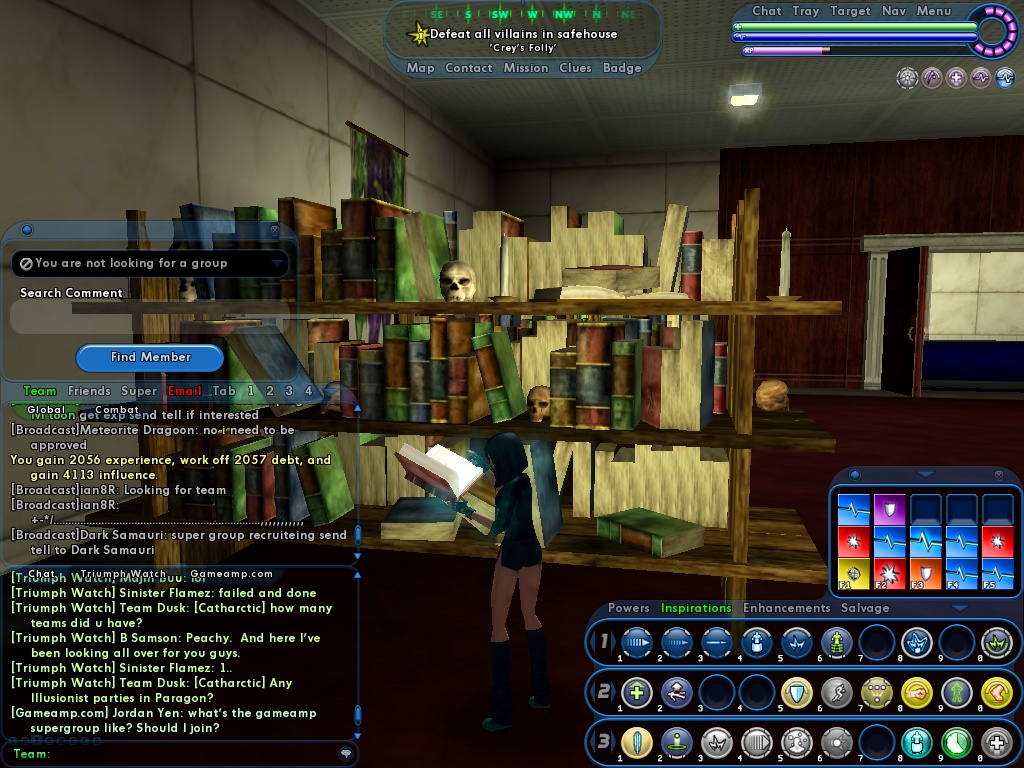
Task: Open the Map window
Action: [x=420, y=68]
